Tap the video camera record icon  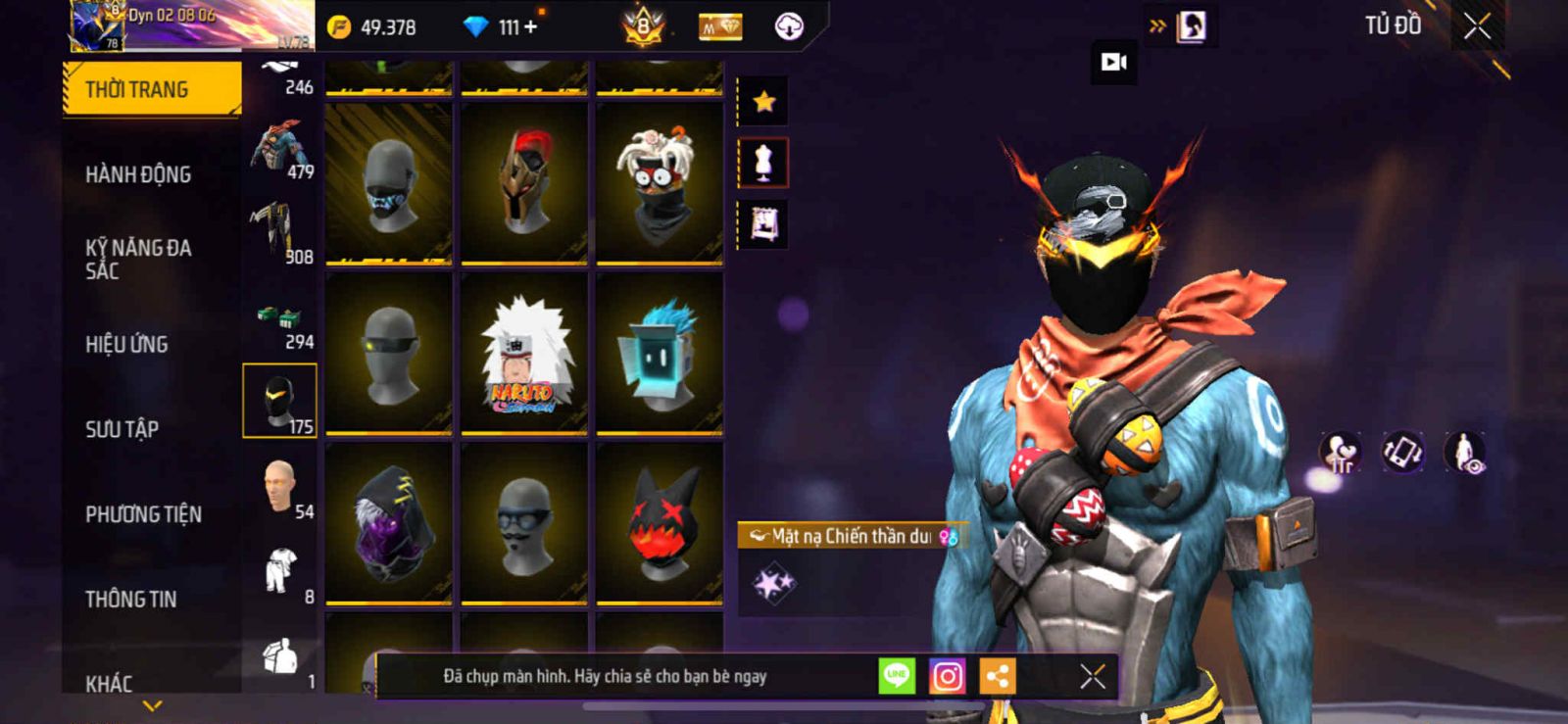coord(1113,63)
